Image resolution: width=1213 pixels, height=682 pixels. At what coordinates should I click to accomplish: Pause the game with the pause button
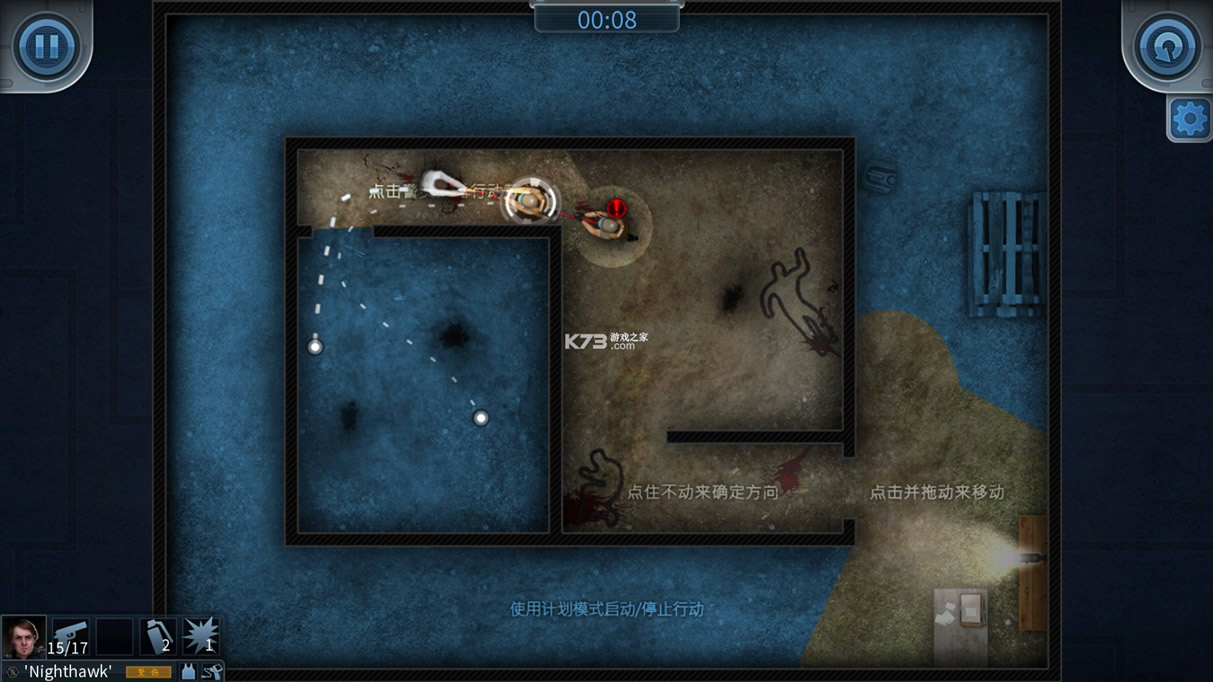(45, 46)
